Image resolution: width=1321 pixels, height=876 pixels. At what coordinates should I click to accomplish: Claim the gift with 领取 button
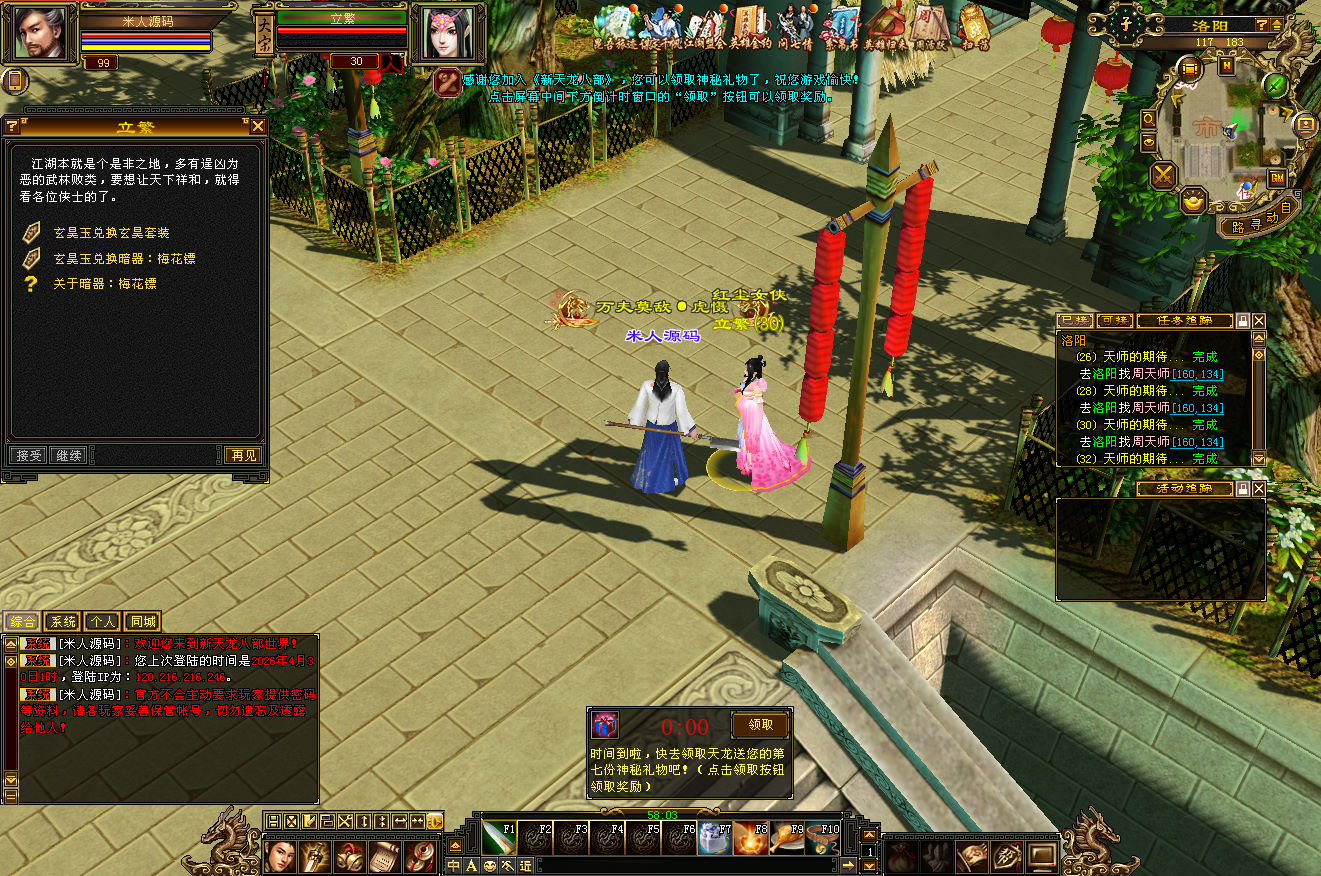(x=760, y=725)
